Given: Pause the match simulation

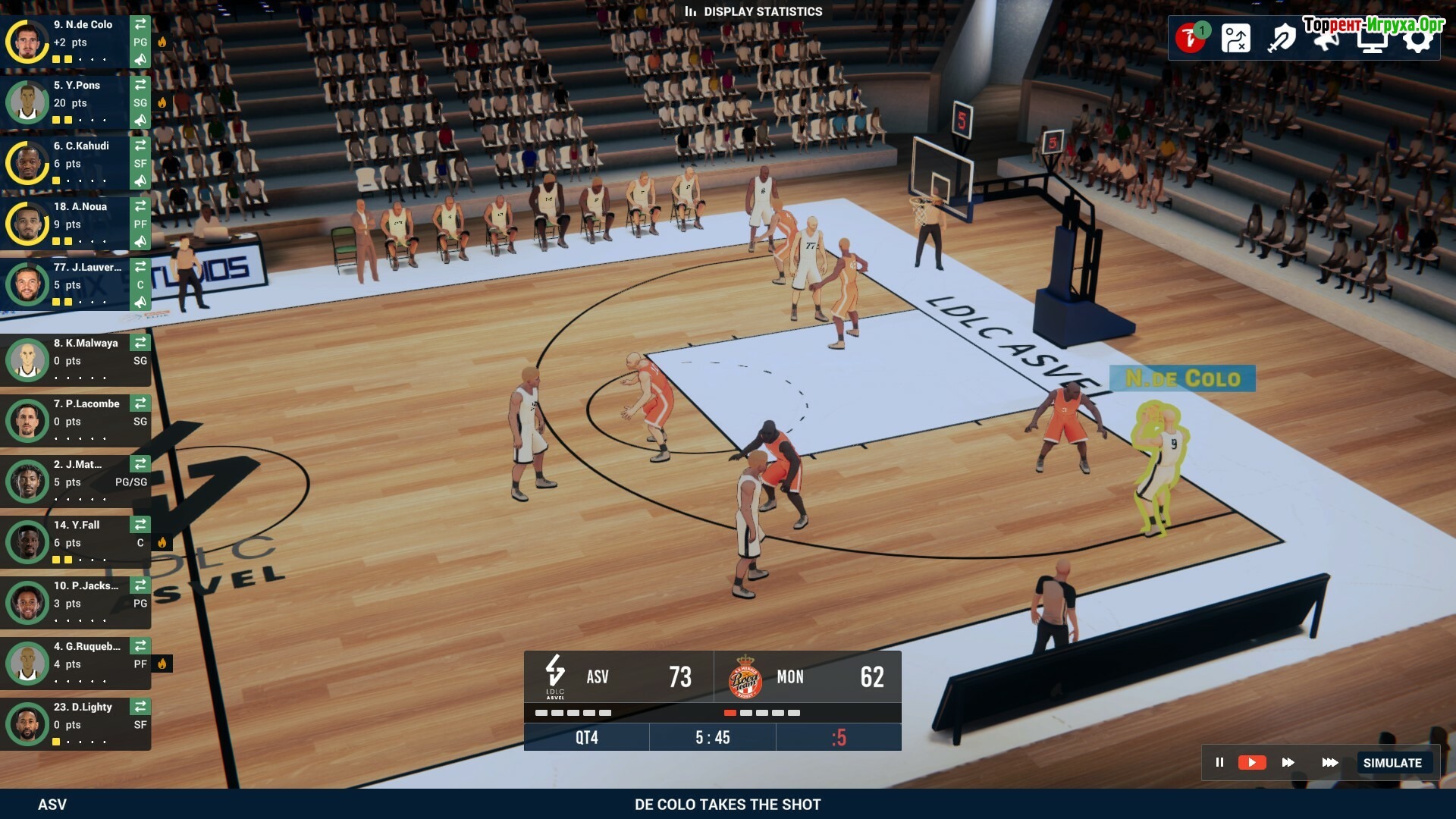Looking at the screenshot, I should pos(1219,762).
